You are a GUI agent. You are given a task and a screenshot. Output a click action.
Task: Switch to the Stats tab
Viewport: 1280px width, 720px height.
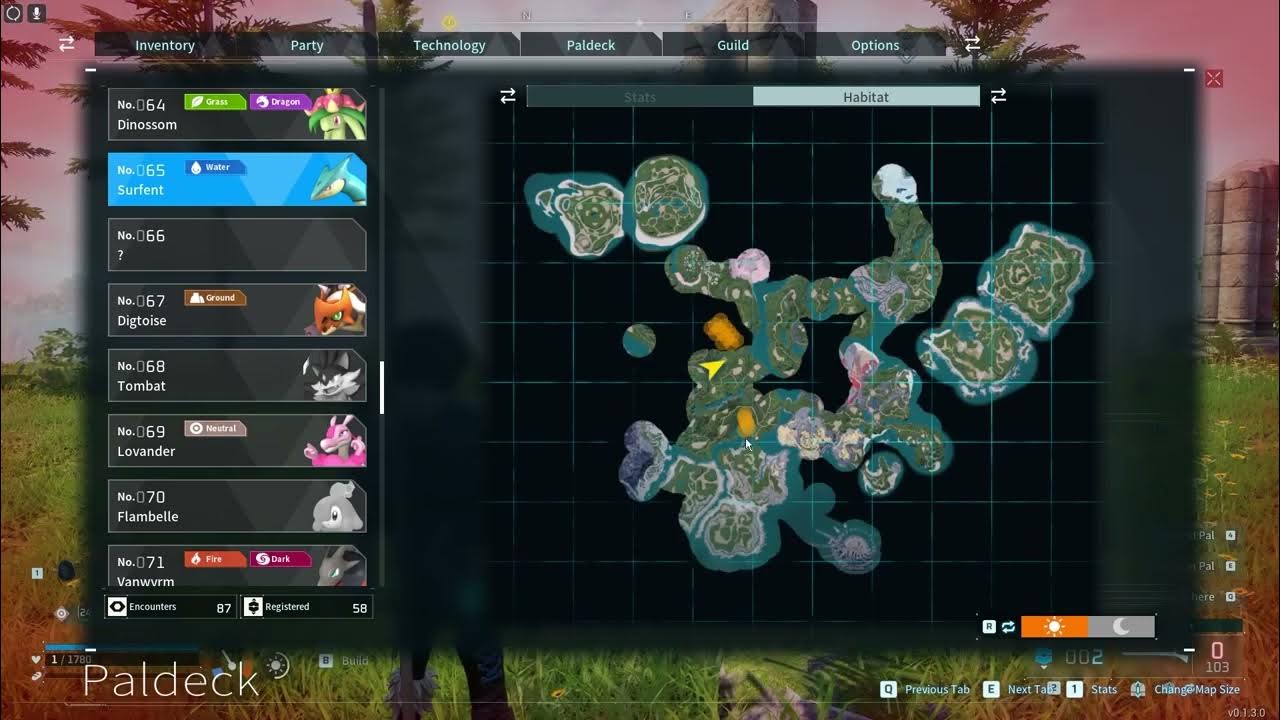tap(639, 96)
